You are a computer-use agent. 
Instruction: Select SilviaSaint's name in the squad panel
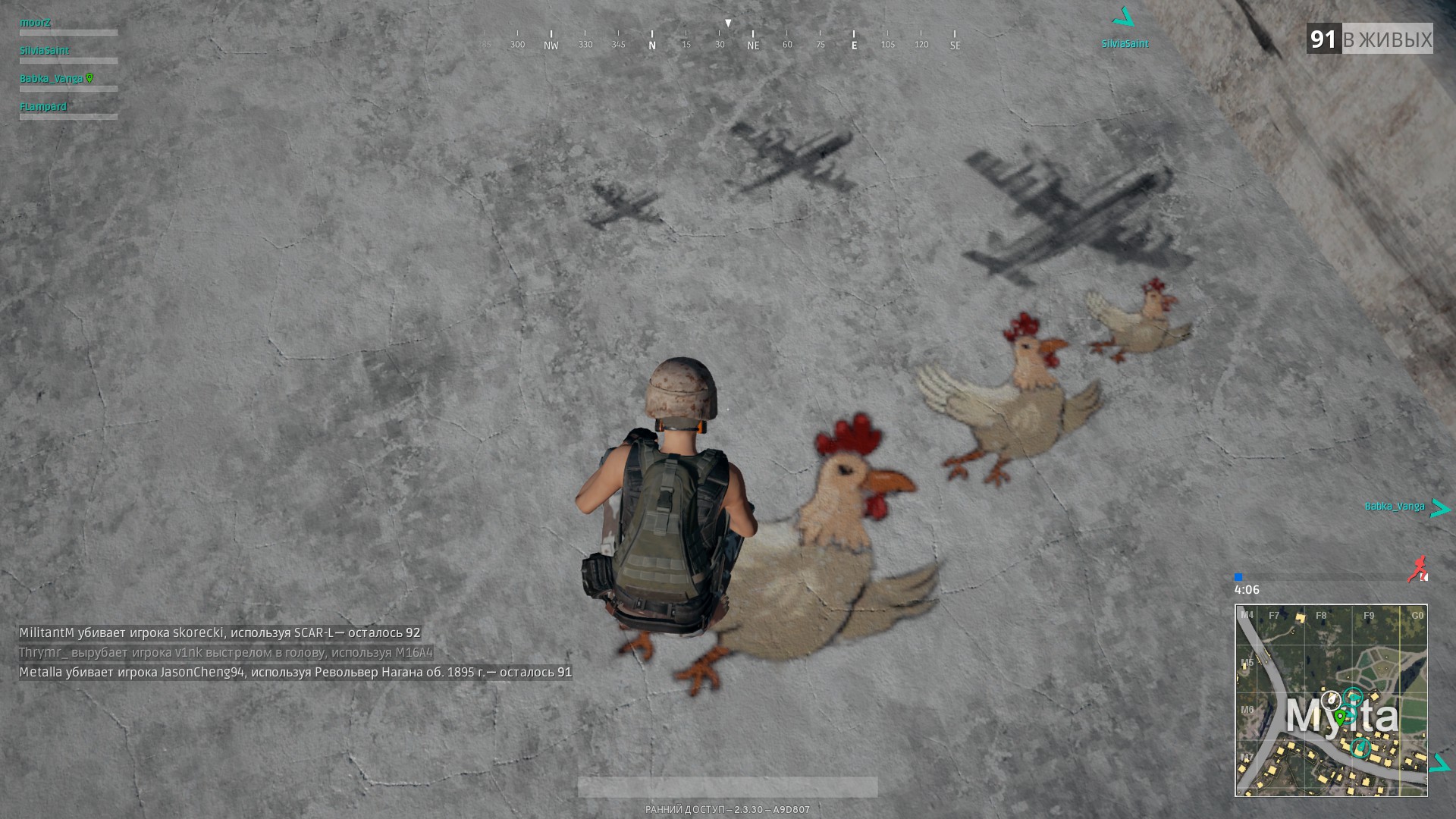[x=44, y=51]
